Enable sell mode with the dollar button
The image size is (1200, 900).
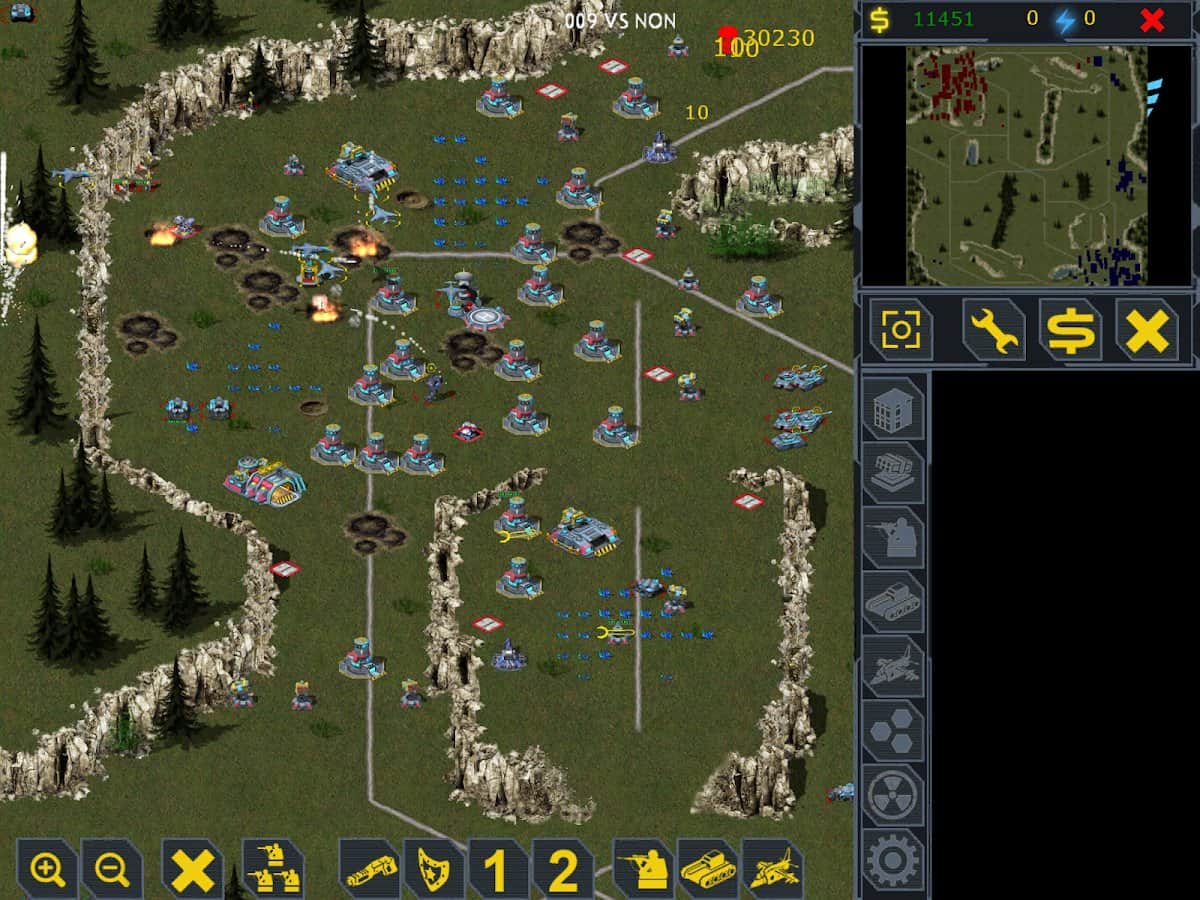[x=1070, y=330]
